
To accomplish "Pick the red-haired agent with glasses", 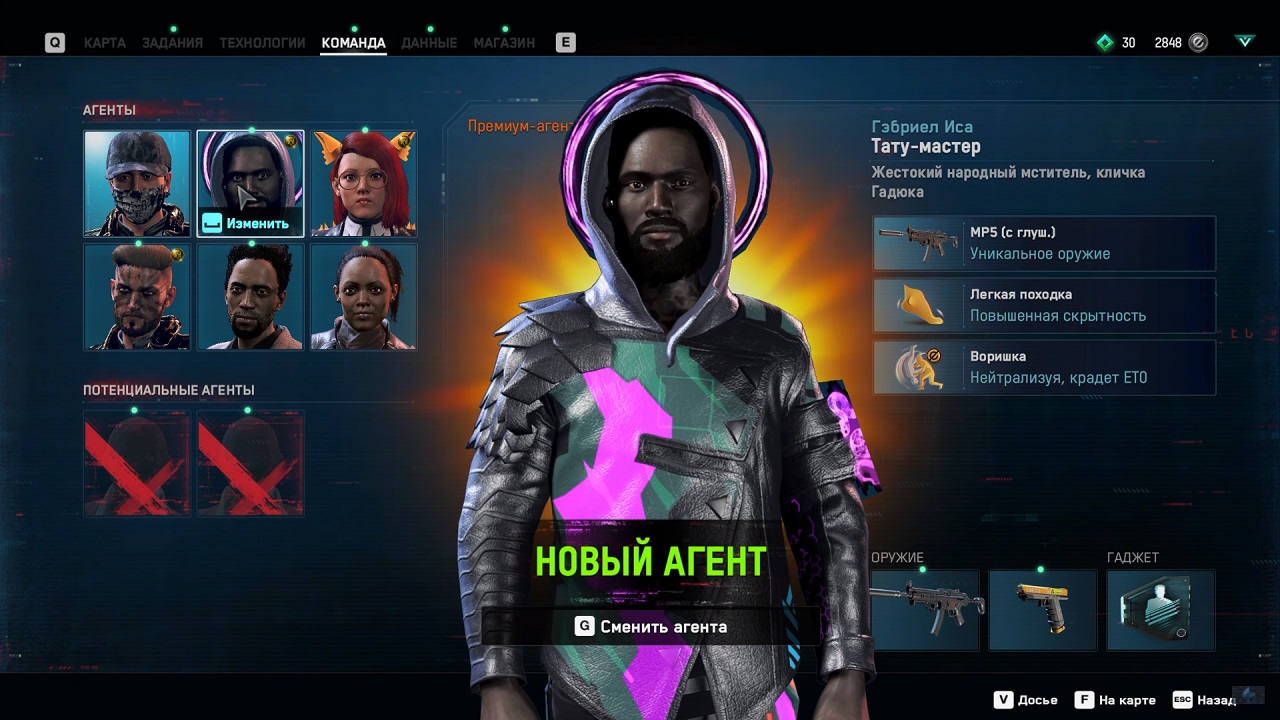I will click(363, 183).
